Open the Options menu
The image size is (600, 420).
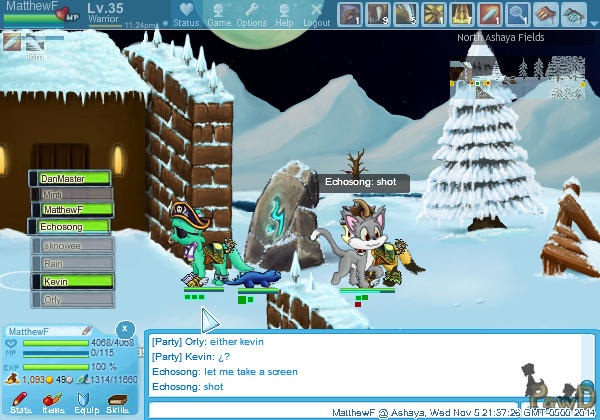(x=251, y=15)
